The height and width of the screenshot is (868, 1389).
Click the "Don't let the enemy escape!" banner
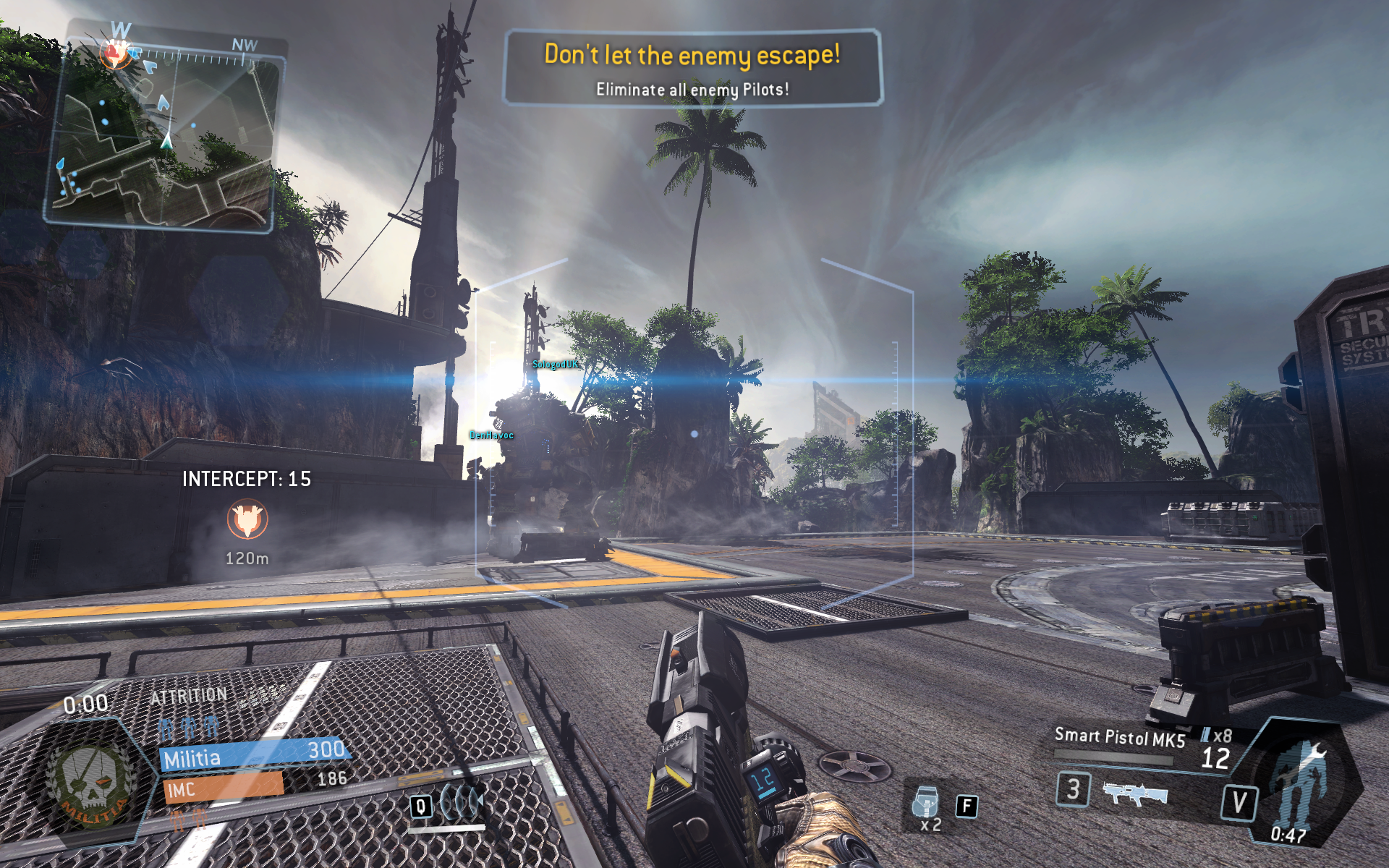coord(692,69)
